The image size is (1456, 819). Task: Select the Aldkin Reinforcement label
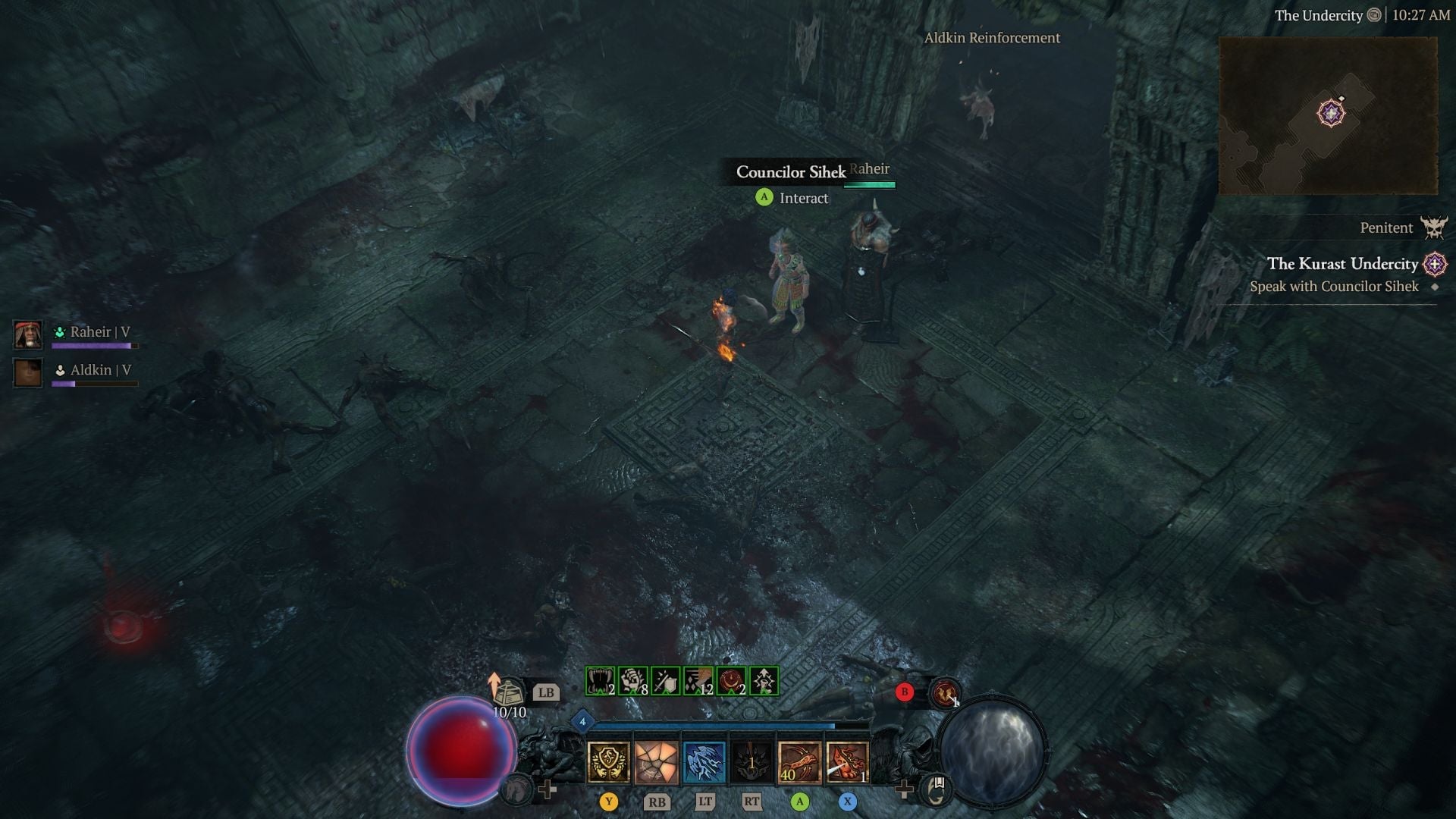(x=992, y=38)
